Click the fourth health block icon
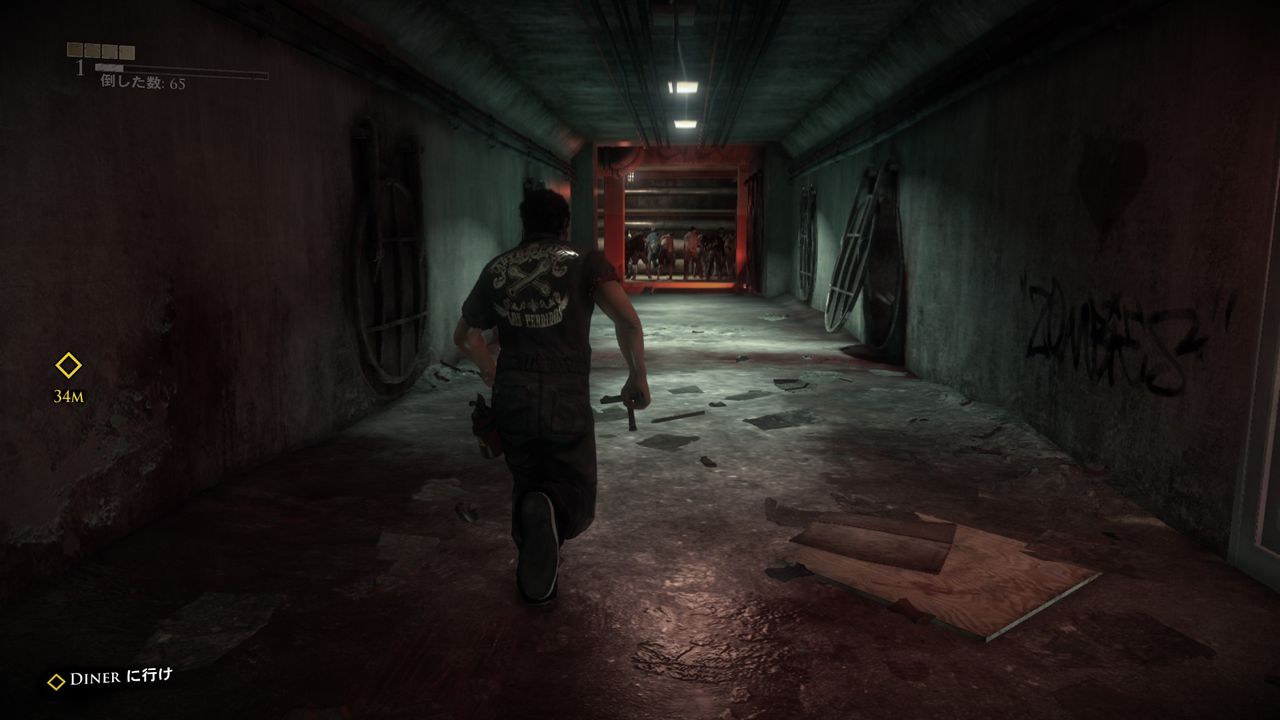 click(126, 50)
